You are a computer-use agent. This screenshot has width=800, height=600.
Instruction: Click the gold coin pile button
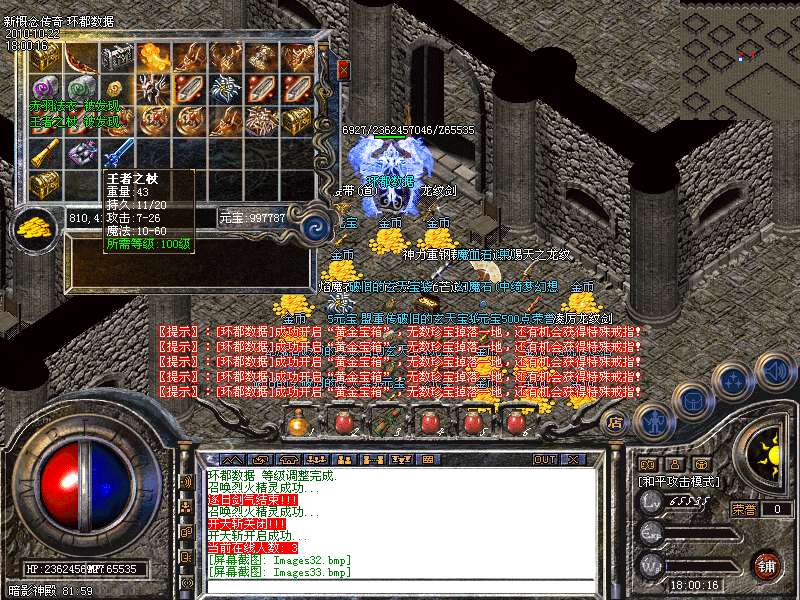36,226
